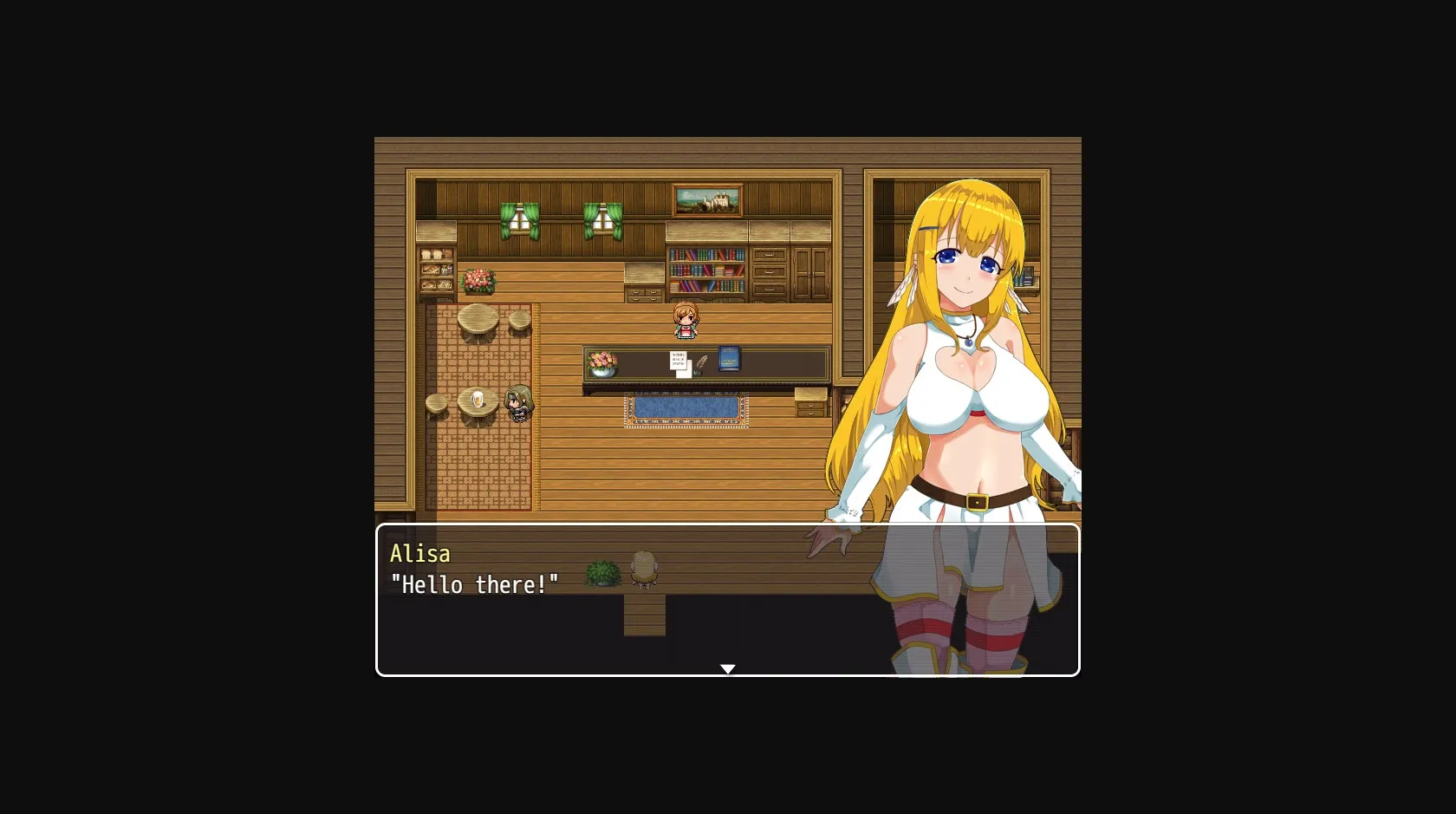Select the cloaked adventurer sitting at the table
1456x814 pixels.
coord(517,403)
